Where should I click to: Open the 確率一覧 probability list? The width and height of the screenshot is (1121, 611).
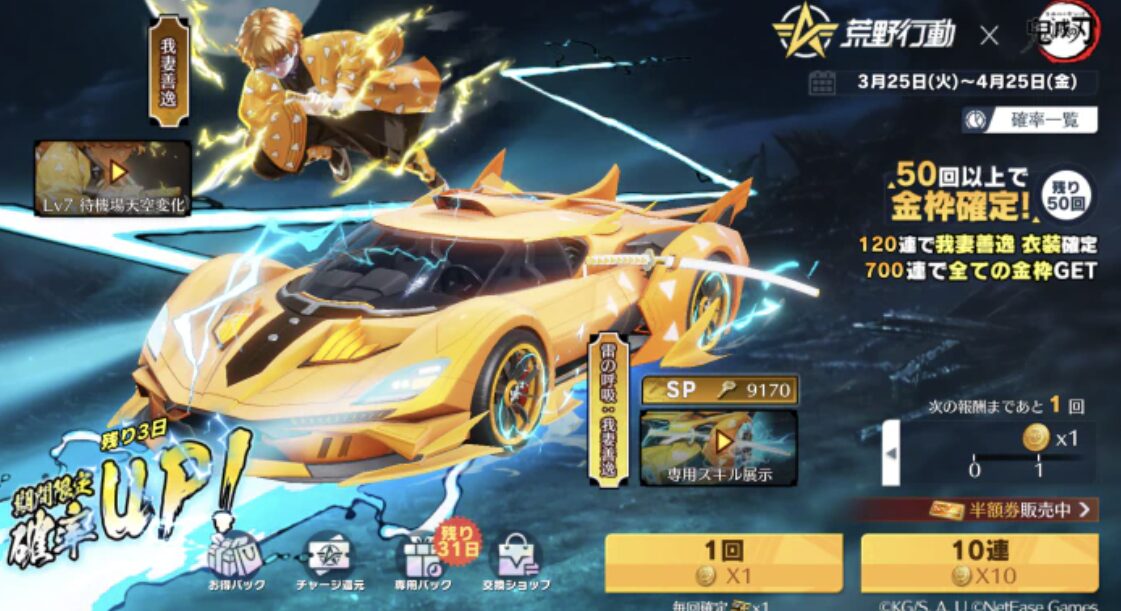click(1029, 120)
